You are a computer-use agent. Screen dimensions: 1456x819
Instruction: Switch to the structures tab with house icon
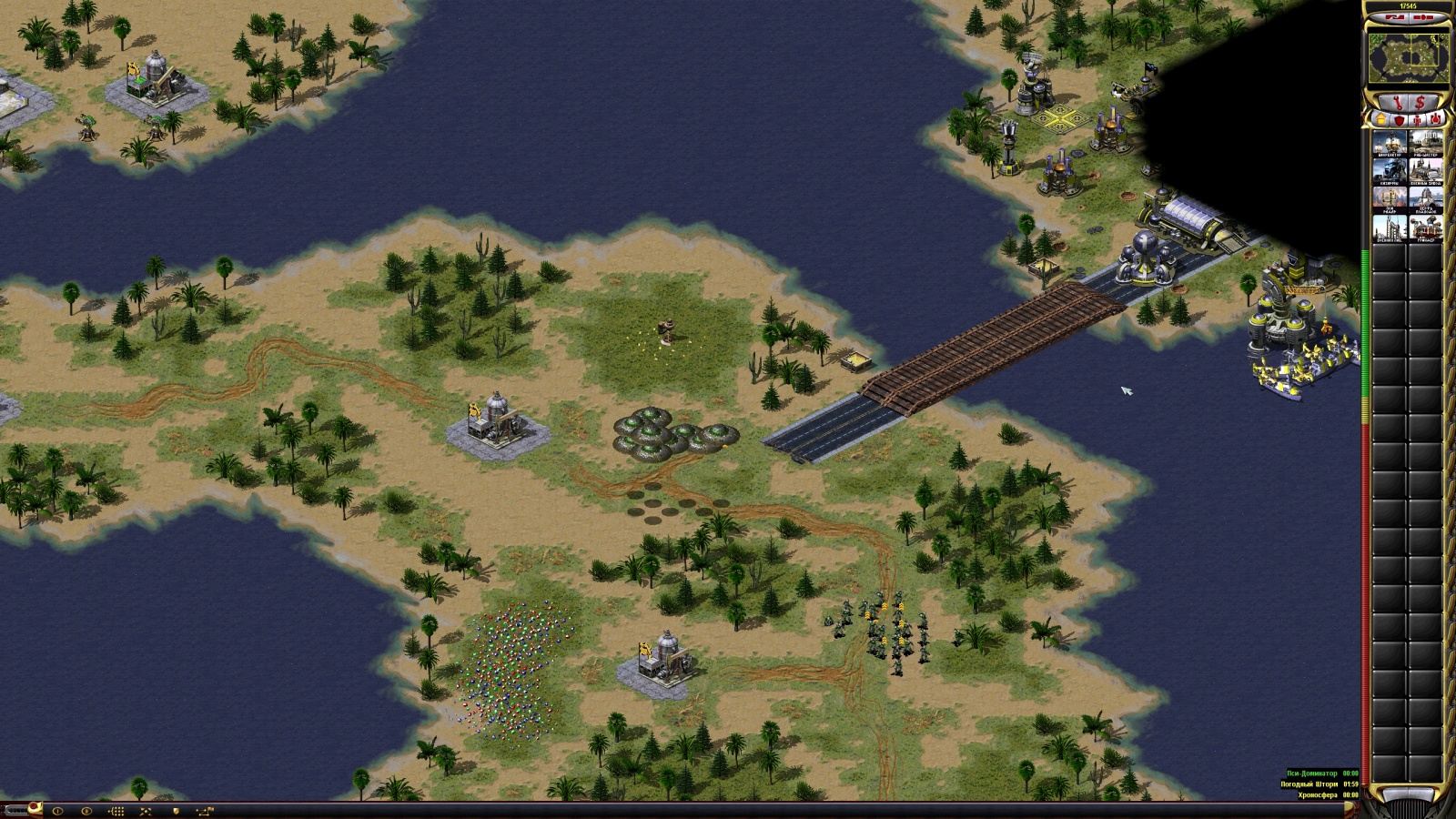tap(1380, 119)
